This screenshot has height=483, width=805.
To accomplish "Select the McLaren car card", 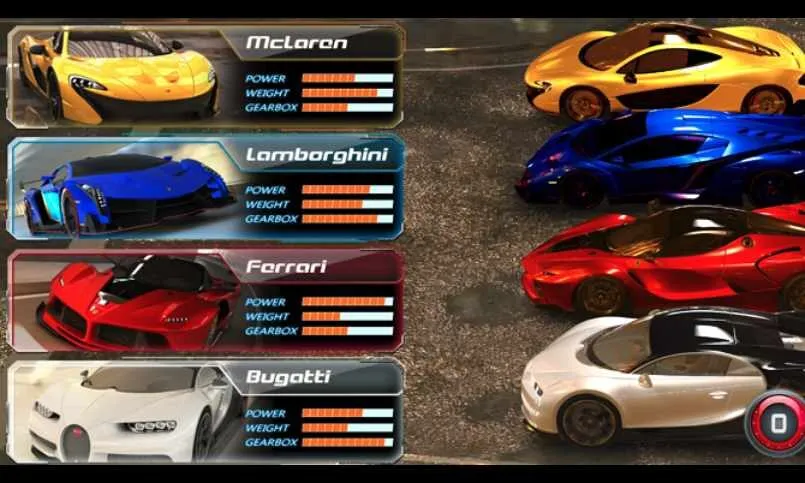I will 205,76.
